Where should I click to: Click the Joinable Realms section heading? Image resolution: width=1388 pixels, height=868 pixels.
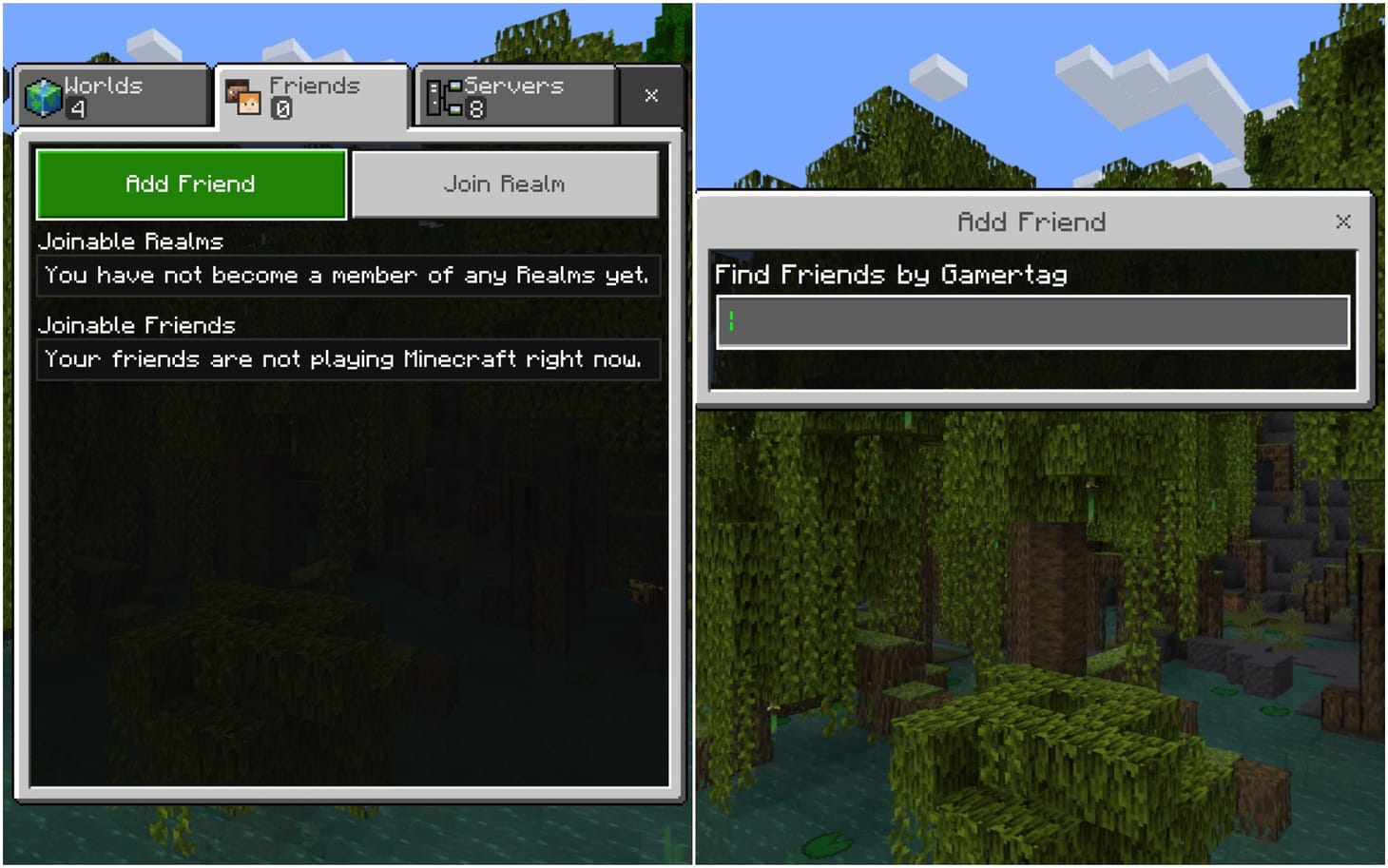click(x=129, y=242)
